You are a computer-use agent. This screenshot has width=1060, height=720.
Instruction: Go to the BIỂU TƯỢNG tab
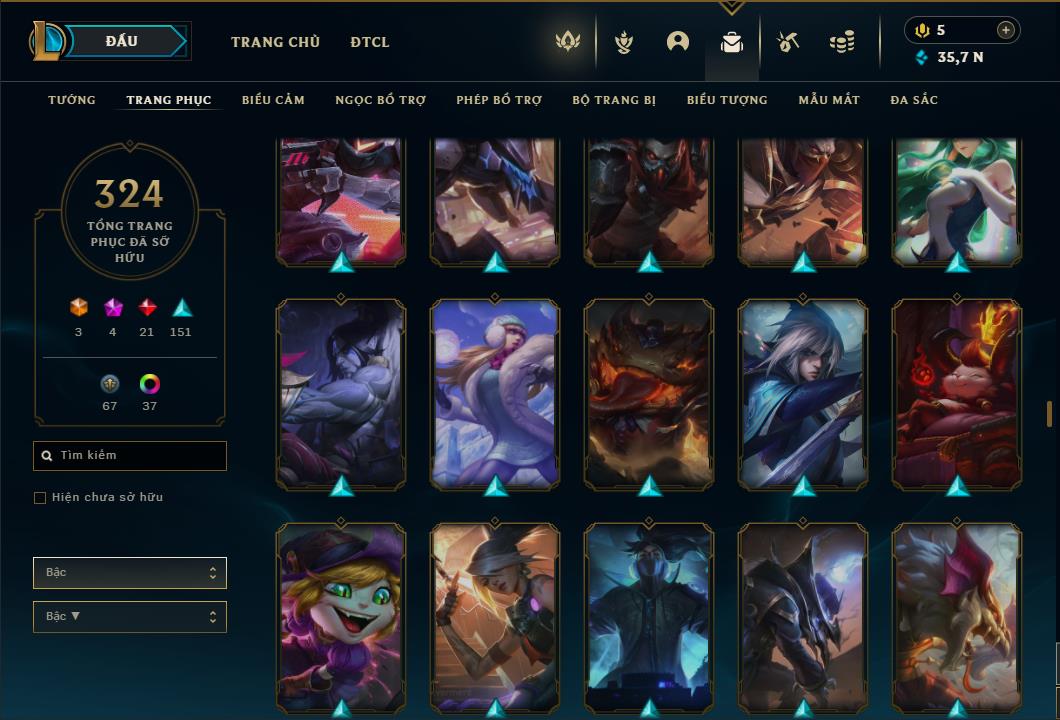pyautogui.click(x=727, y=100)
